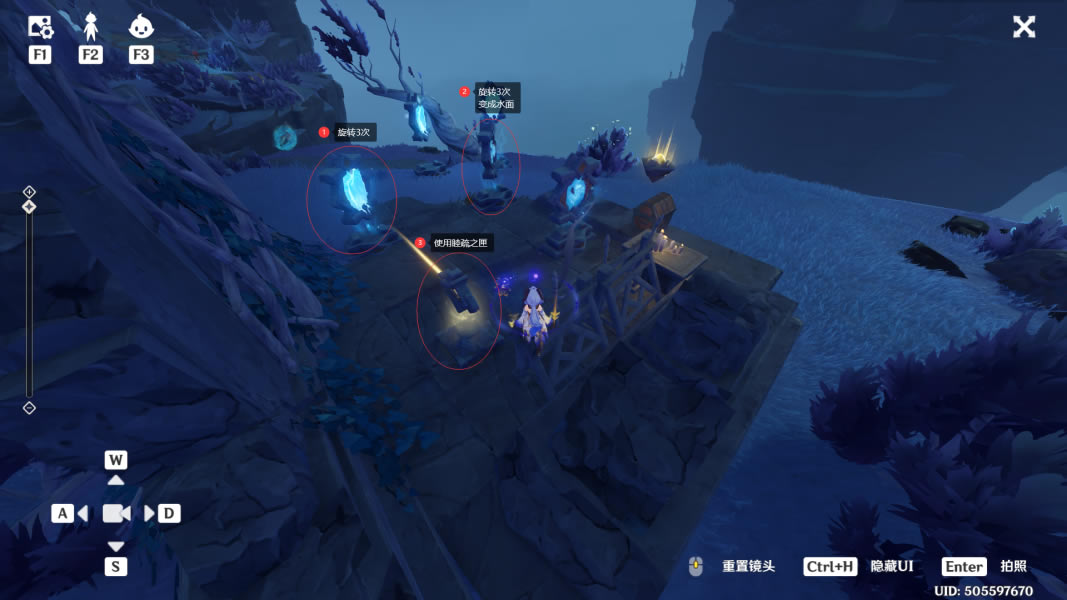Close photo mode with the X button
1067x600 pixels.
click(x=1024, y=27)
